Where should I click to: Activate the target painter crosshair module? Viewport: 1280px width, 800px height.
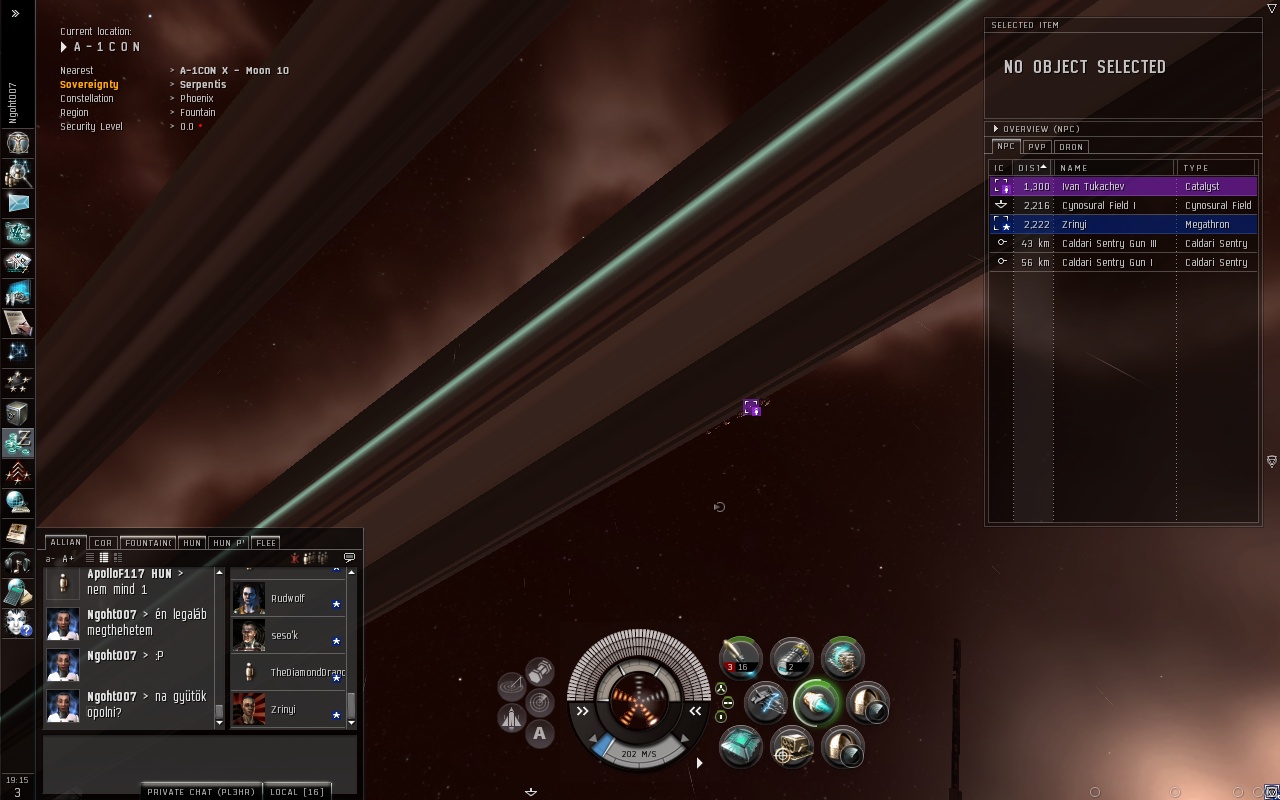coord(792,747)
